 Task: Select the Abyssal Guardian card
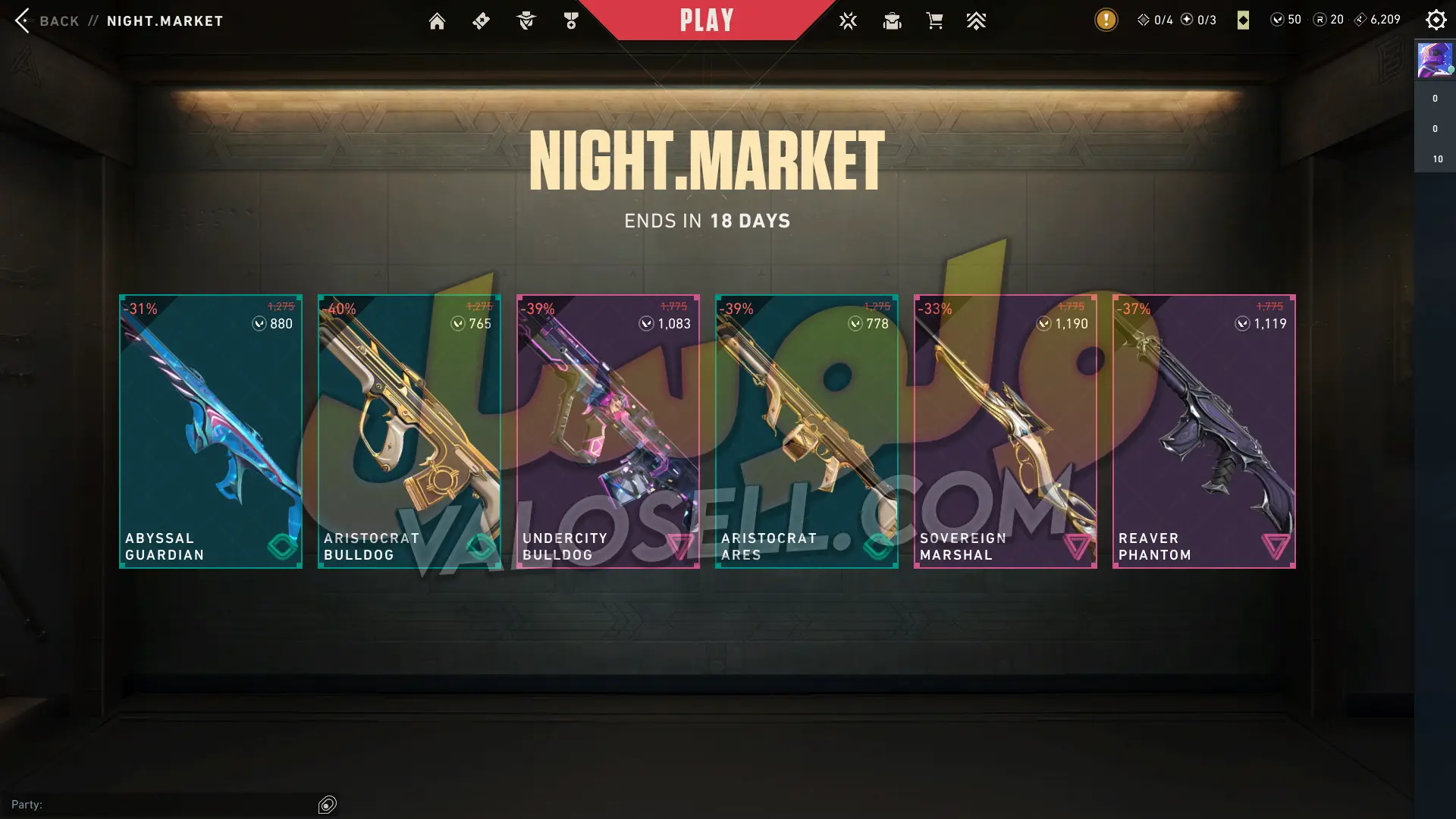tap(211, 431)
